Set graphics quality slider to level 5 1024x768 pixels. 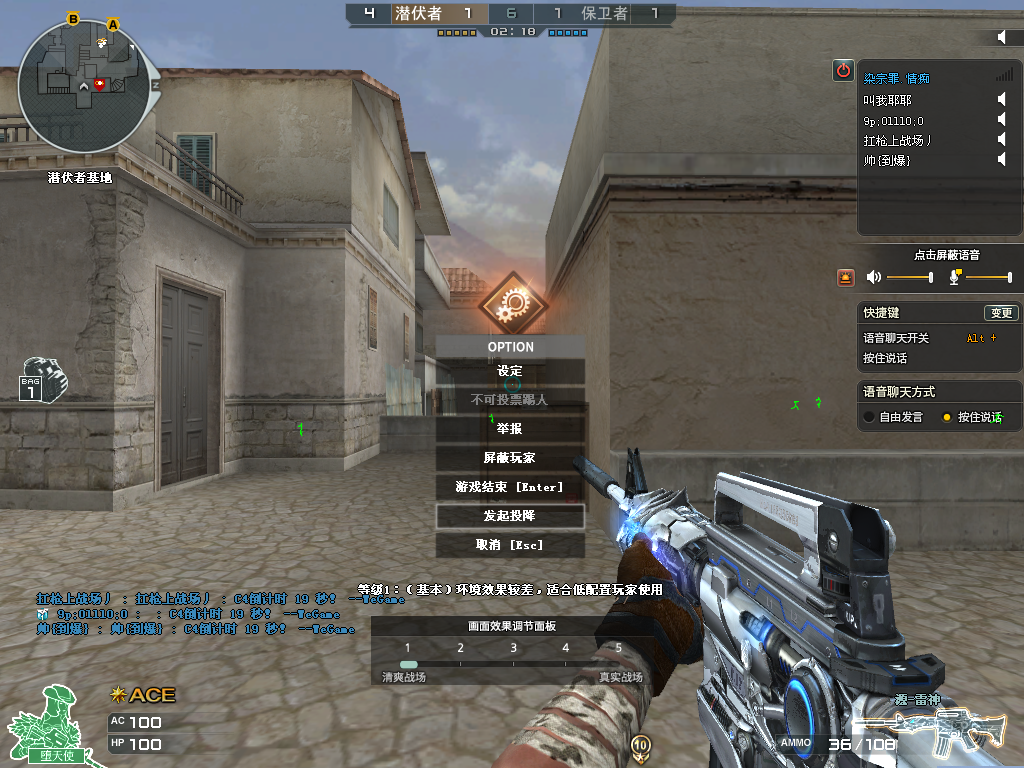point(618,663)
